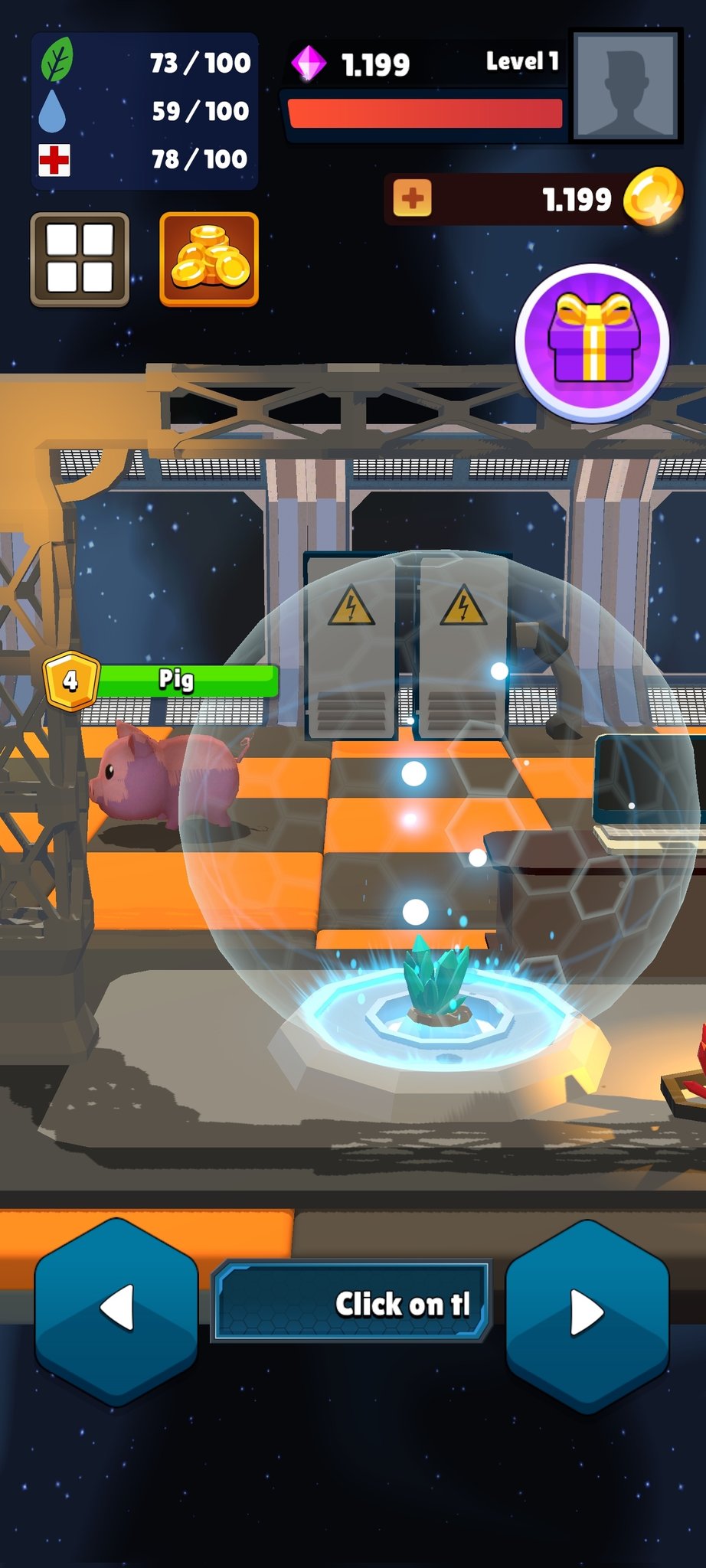This screenshot has height=1568, width=706.
Task: Open the gold coin pile shop
Action: click(208, 260)
